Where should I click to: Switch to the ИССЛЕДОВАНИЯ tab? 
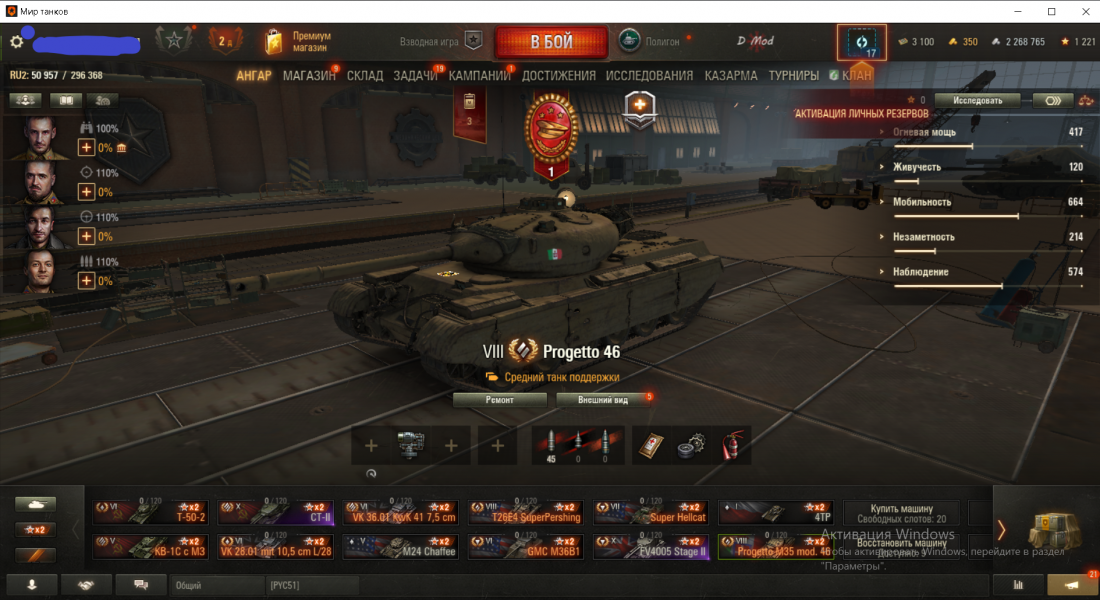pos(649,76)
